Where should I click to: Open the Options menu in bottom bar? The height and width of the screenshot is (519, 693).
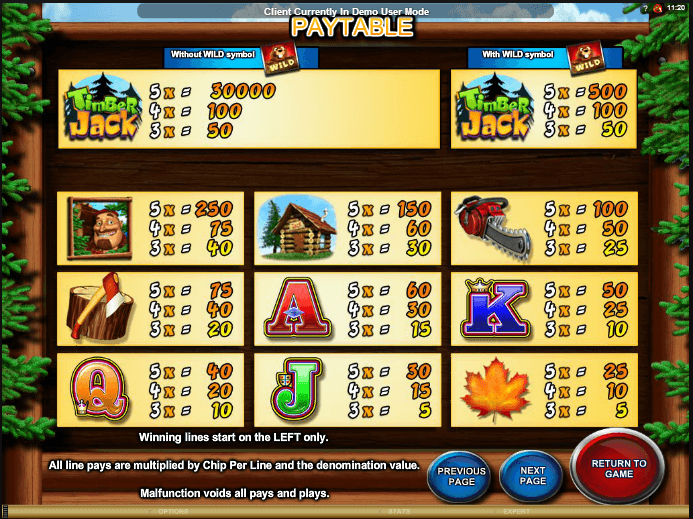click(x=173, y=511)
